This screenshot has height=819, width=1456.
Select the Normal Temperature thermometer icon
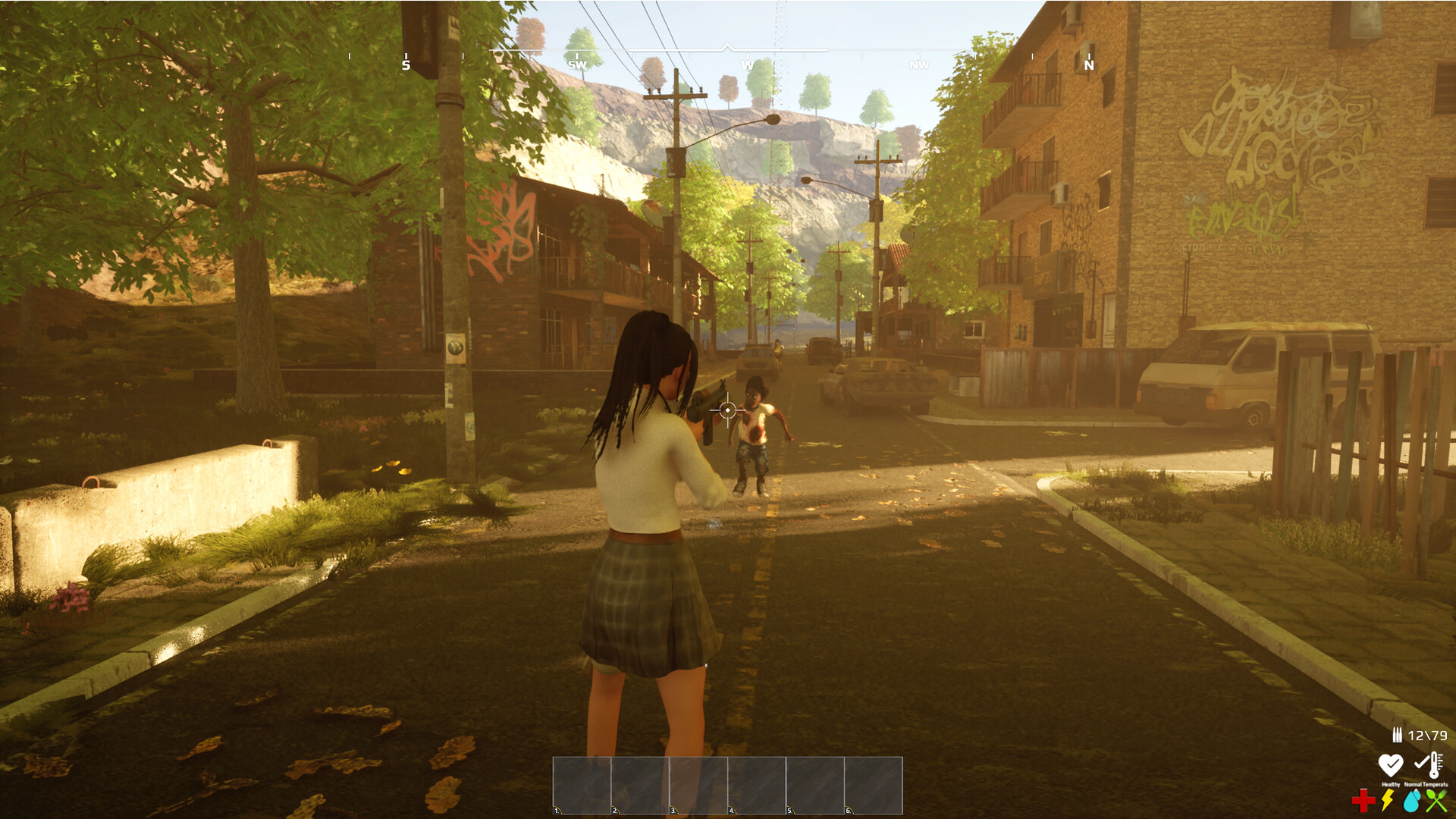pyautogui.click(x=1429, y=764)
